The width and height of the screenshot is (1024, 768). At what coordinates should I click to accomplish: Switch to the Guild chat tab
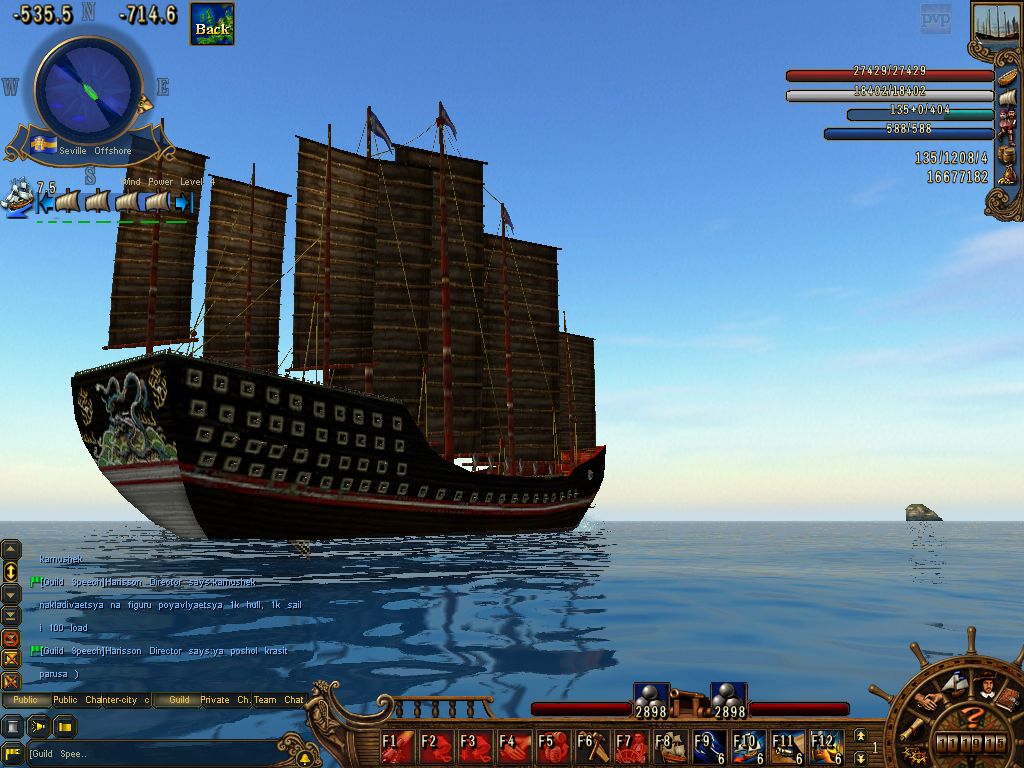[x=179, y=700]
